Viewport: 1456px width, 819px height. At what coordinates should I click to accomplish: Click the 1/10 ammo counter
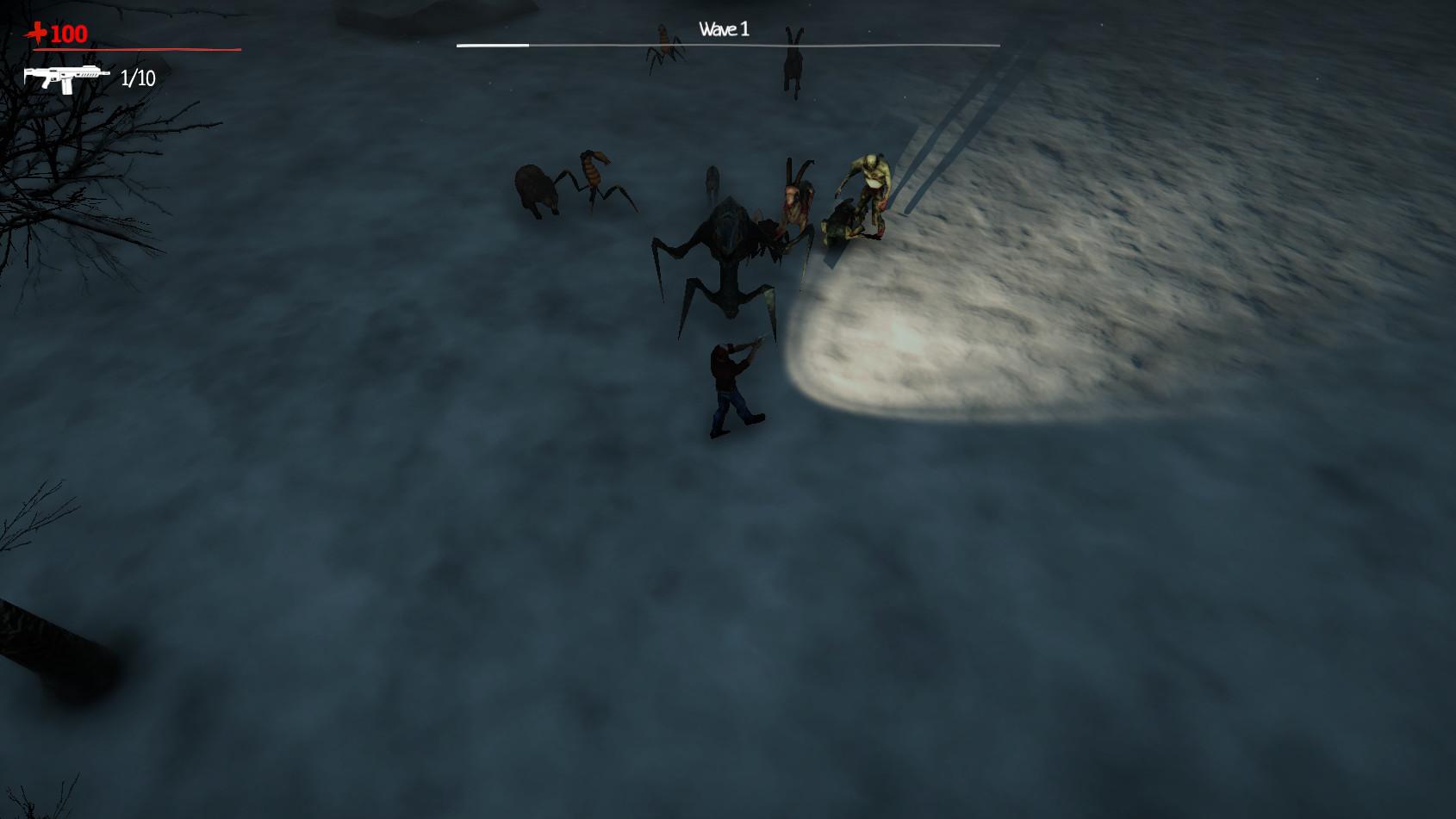[x=136, y=80]
